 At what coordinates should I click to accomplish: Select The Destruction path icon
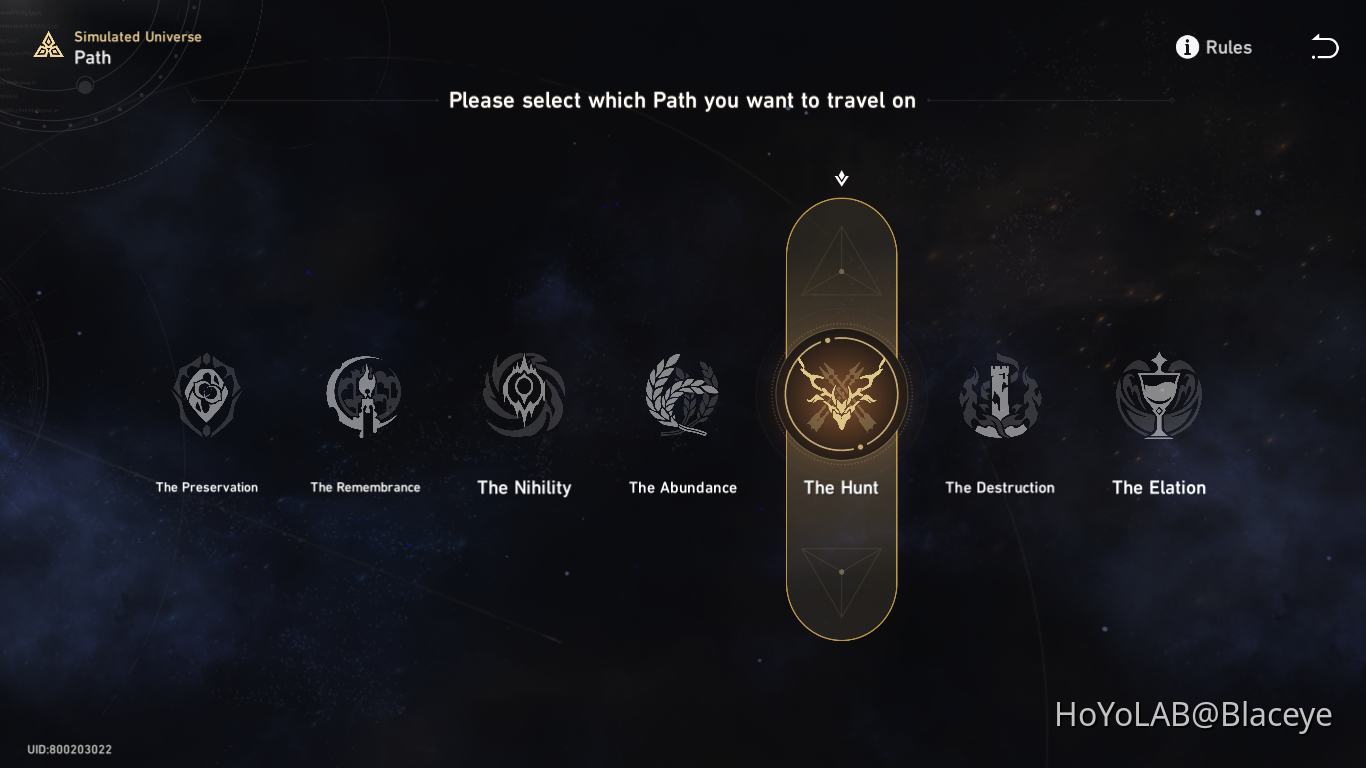pyautogui.click(x=1000, y=394)
